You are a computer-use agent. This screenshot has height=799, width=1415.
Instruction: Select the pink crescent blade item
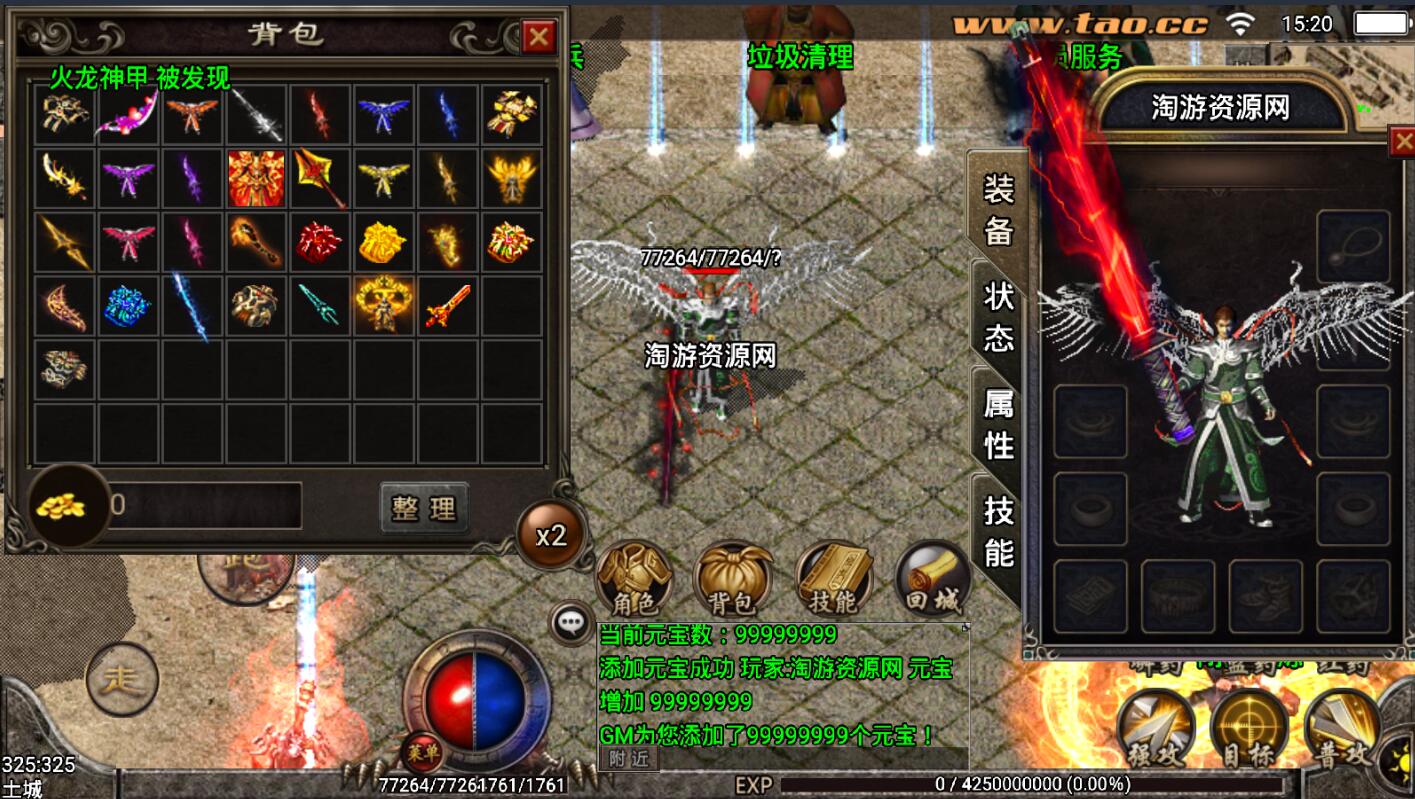click(x=128, y=115)
